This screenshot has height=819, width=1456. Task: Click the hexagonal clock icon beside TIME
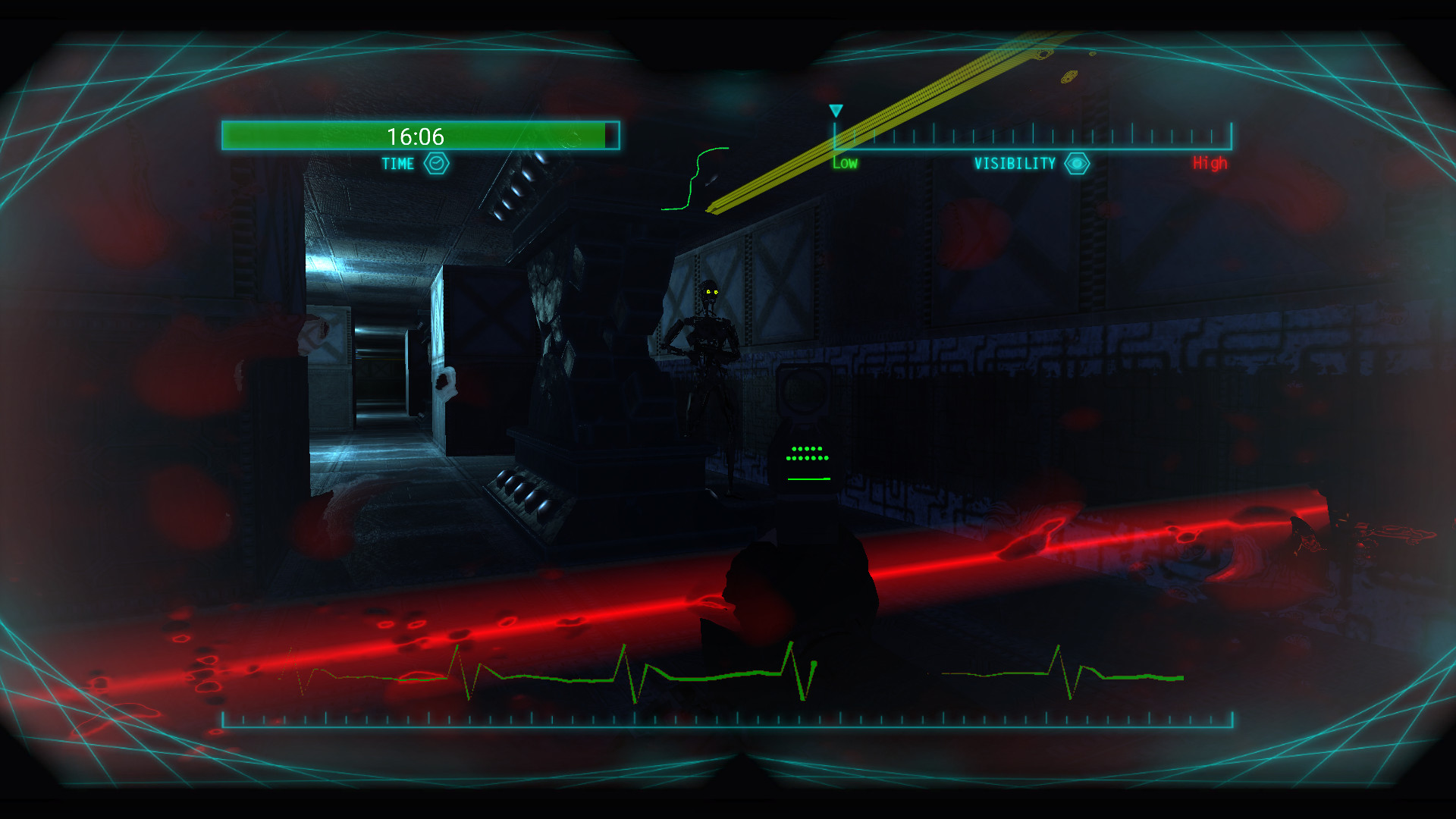pos(436,163)
